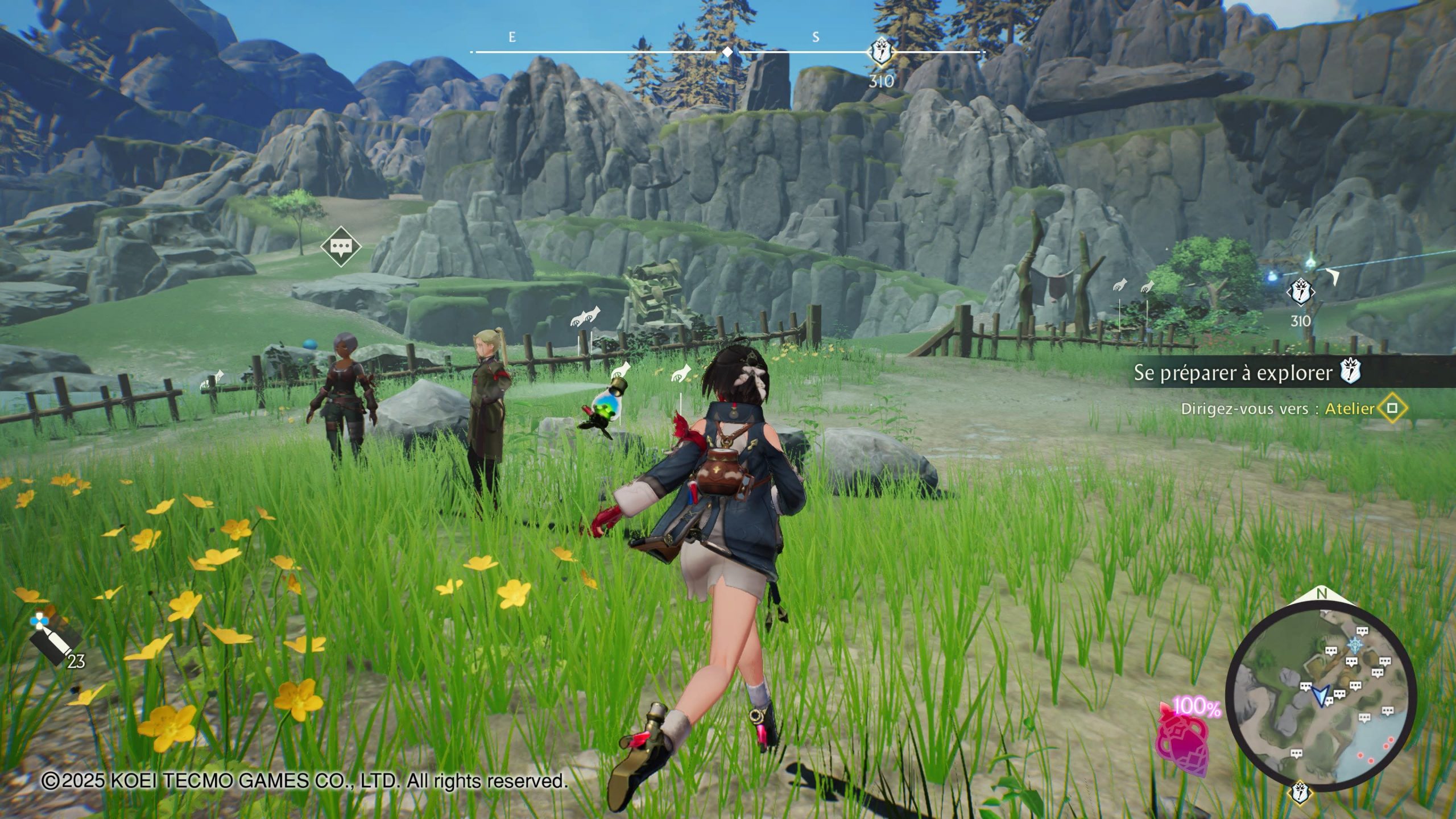The width and height of the screenshot is (1456, 819).
Task: Open the circular minimap
Action: pos(1321,697)
